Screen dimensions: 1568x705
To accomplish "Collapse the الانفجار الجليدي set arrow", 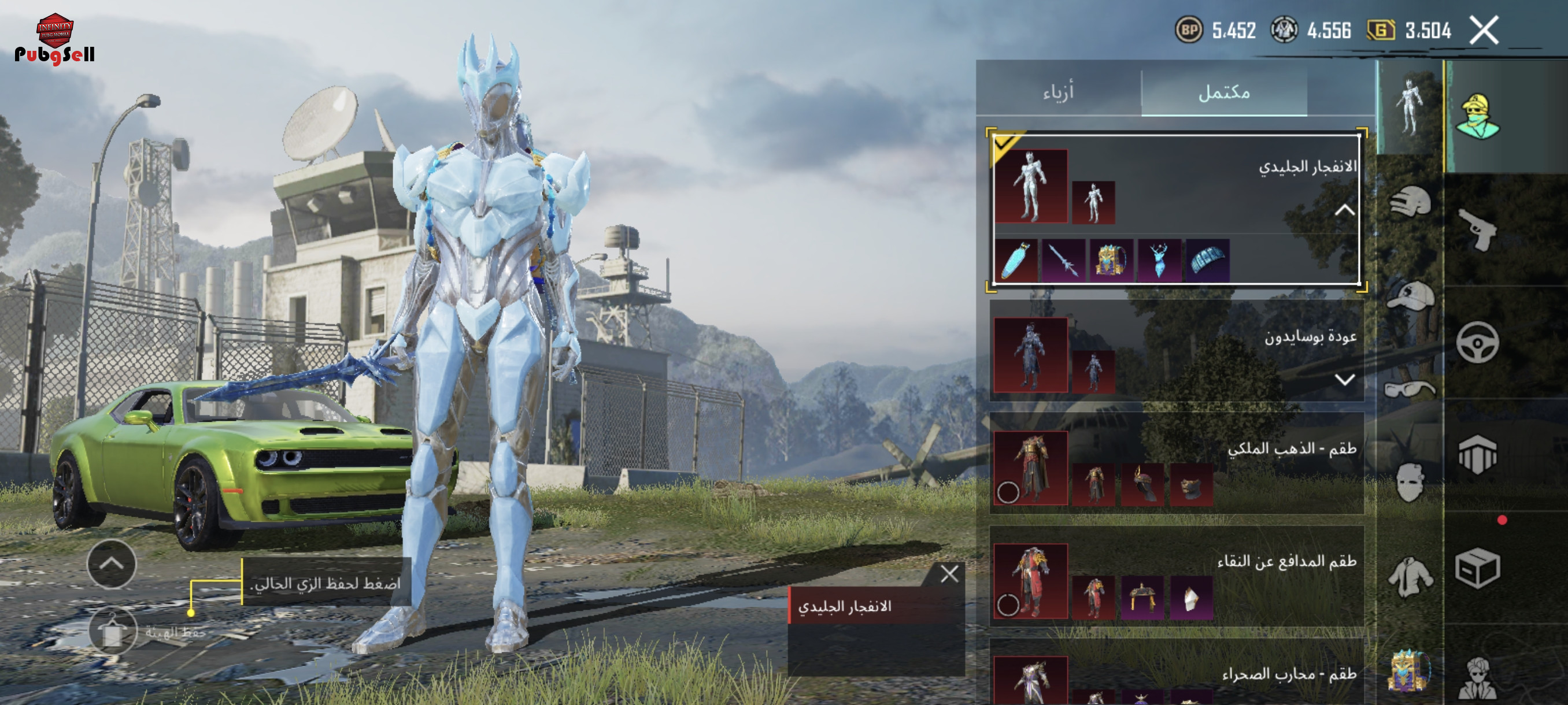I will 1344,210.
